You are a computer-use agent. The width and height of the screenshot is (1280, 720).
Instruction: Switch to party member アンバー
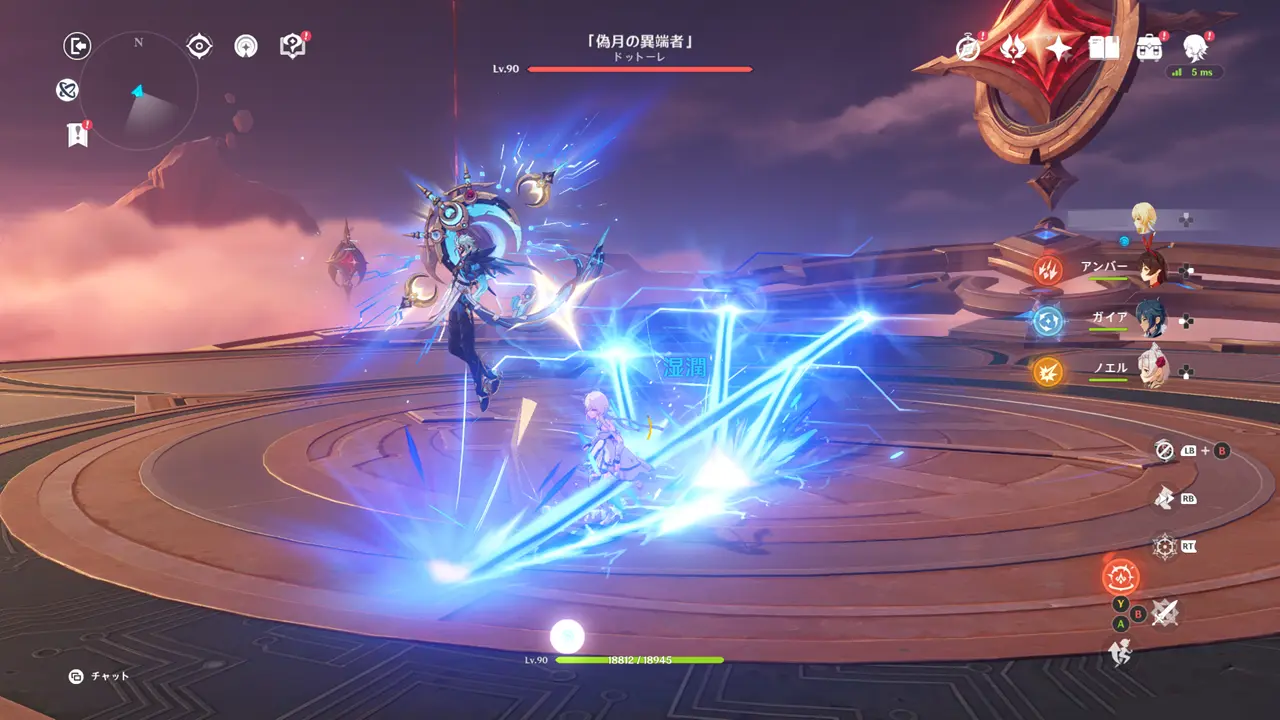pyautogui.click(x=1152, y=270)
